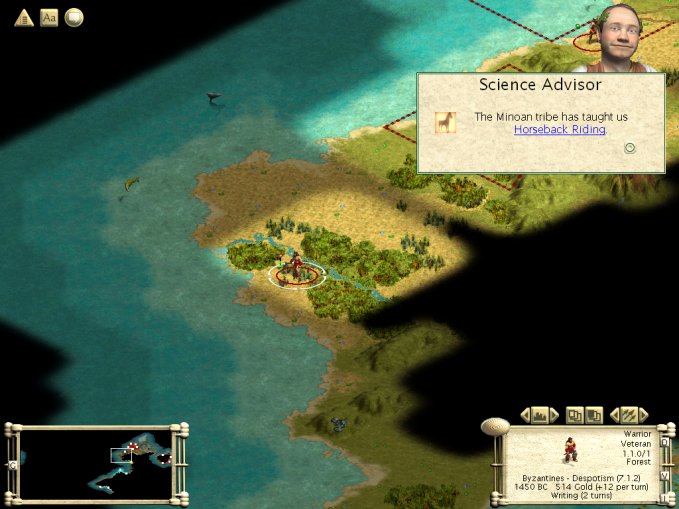679x509 pixels.
Task: Go to next city with right arrow
Action: pos(553,414)
